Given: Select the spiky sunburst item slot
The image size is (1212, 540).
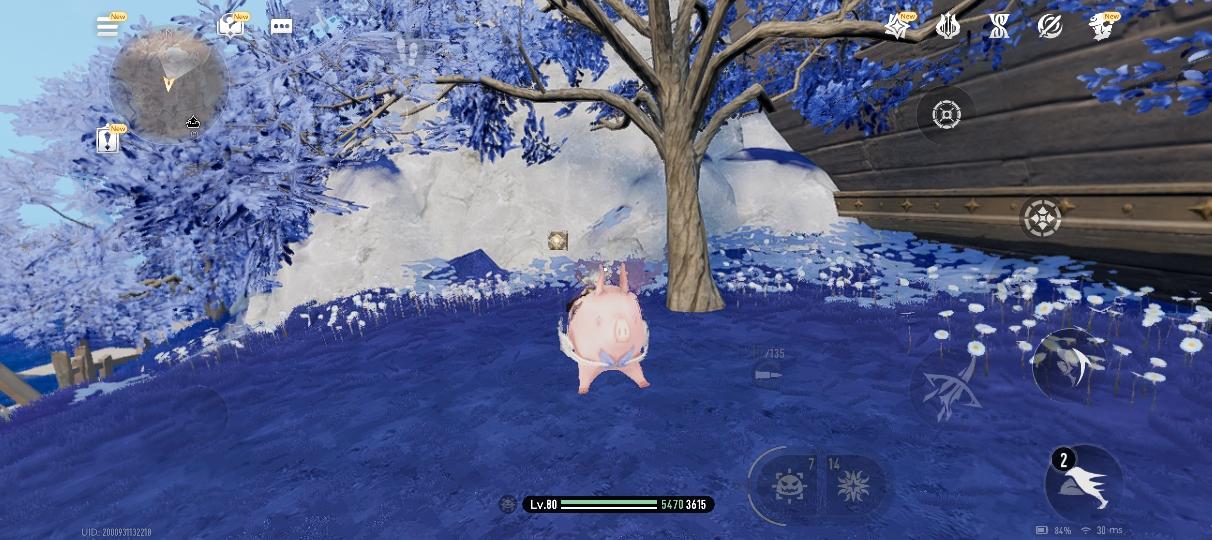Looking at the screenshot, I should pos(852,486).
